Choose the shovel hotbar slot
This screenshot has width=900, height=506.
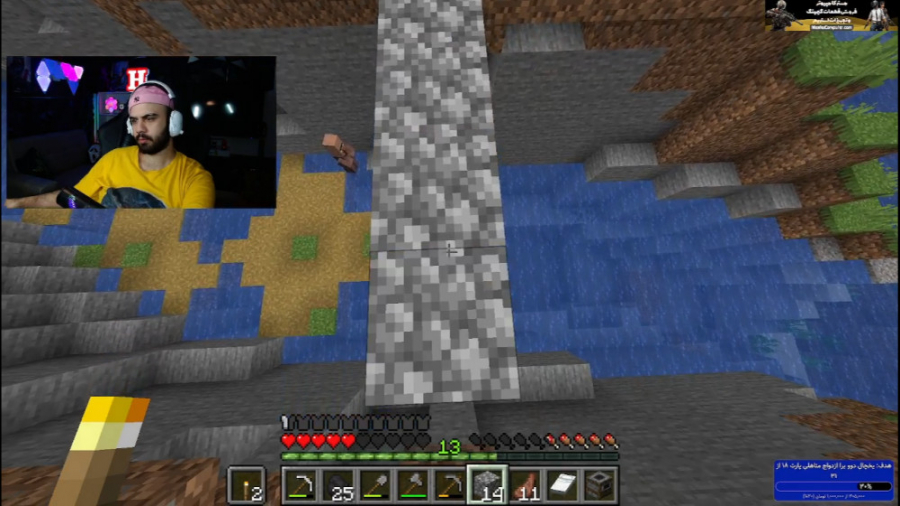point(376,485)
